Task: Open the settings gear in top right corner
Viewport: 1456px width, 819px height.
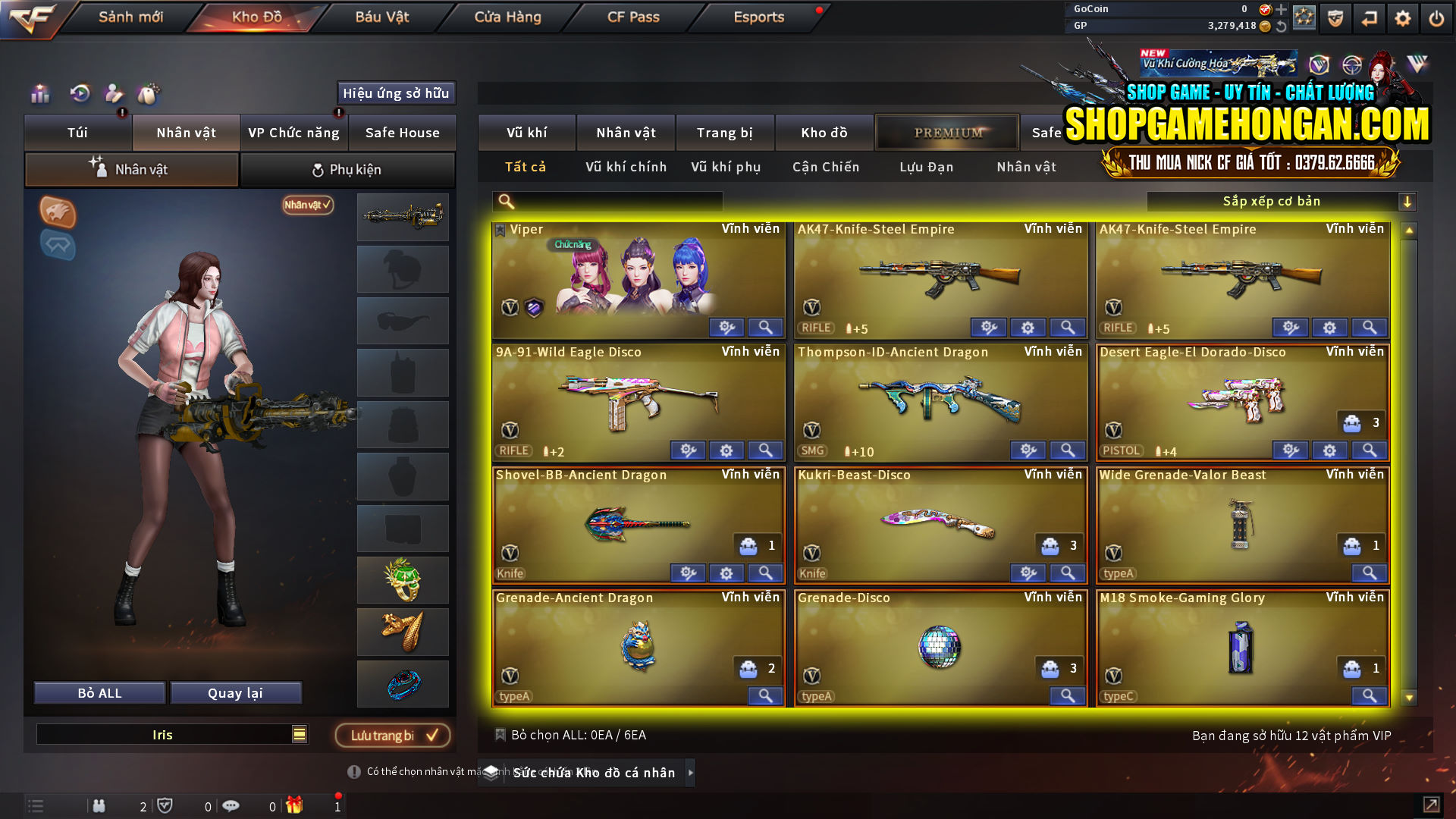Action: [x=1402, y=17]
